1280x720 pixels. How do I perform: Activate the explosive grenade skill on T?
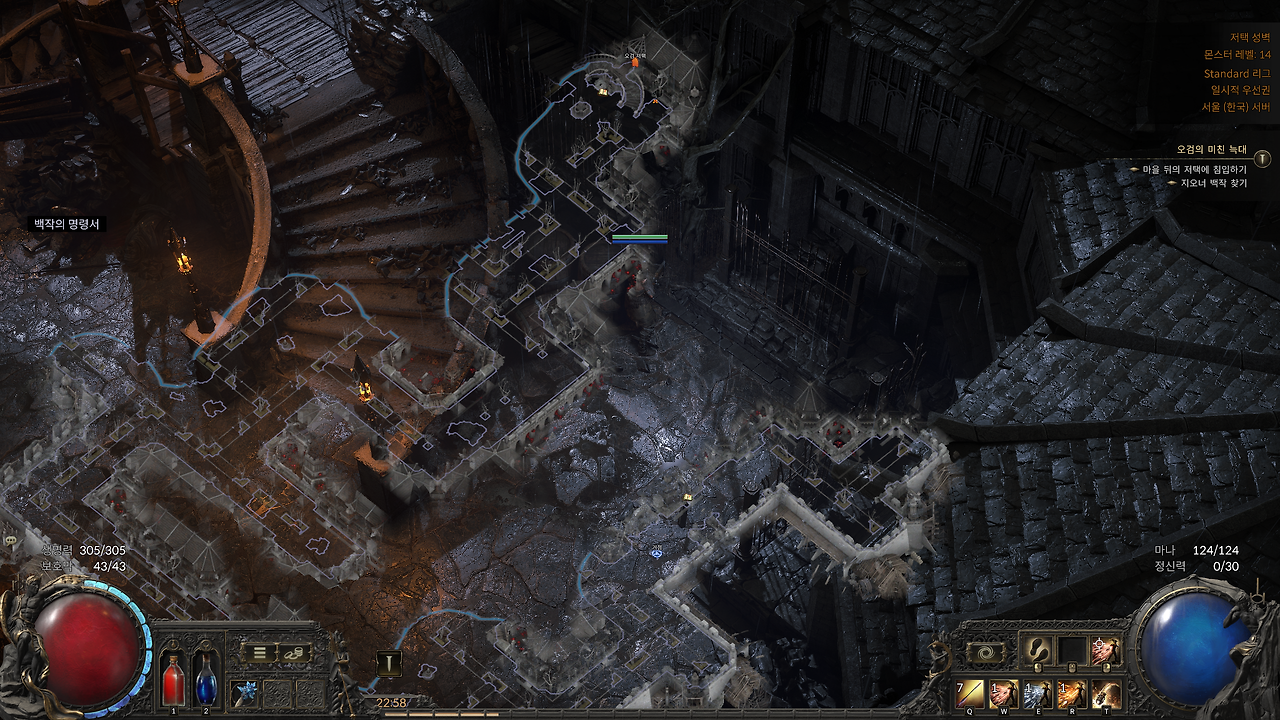1106,692
